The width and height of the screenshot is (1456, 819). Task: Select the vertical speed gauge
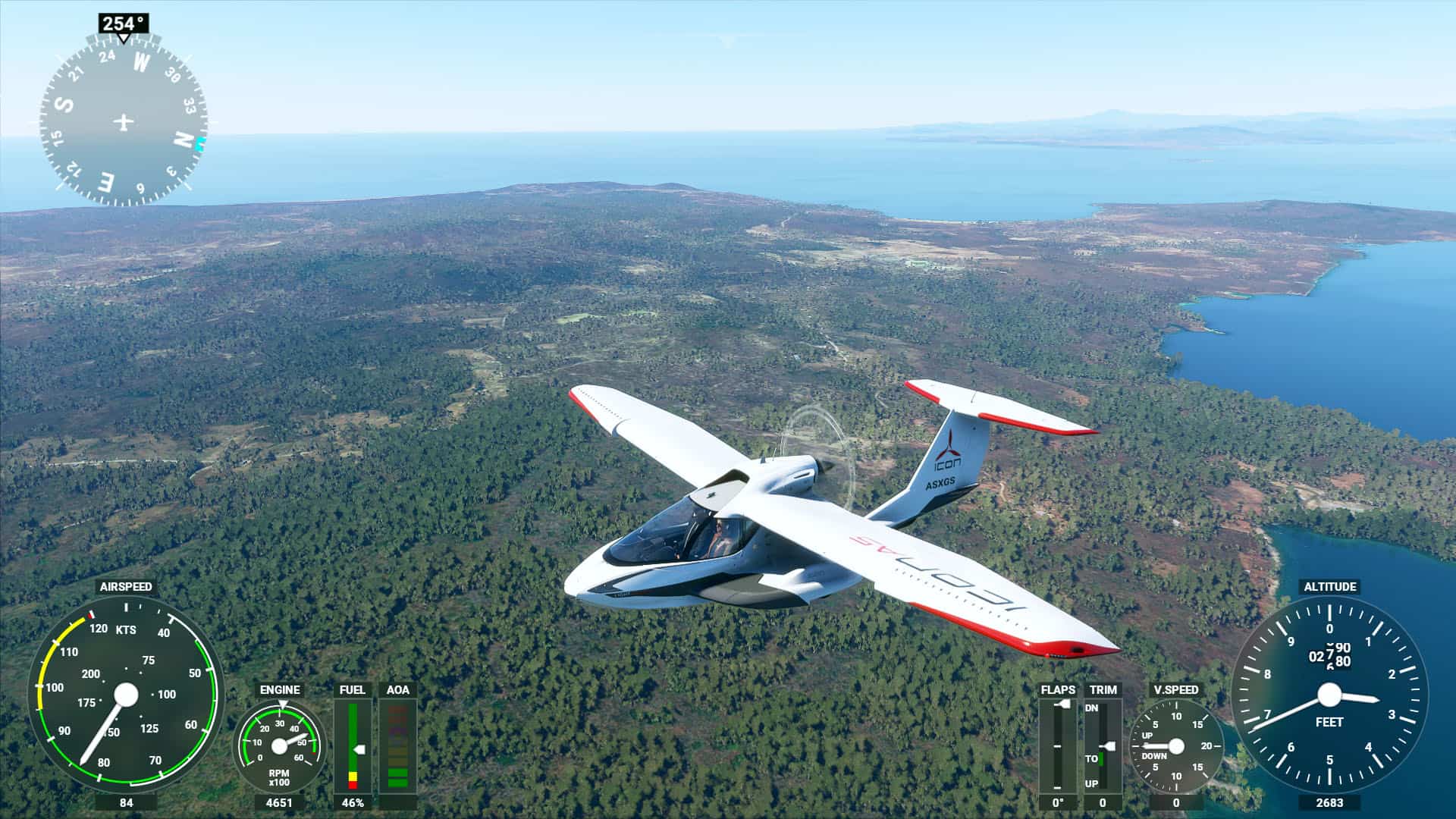[1175, 746]
